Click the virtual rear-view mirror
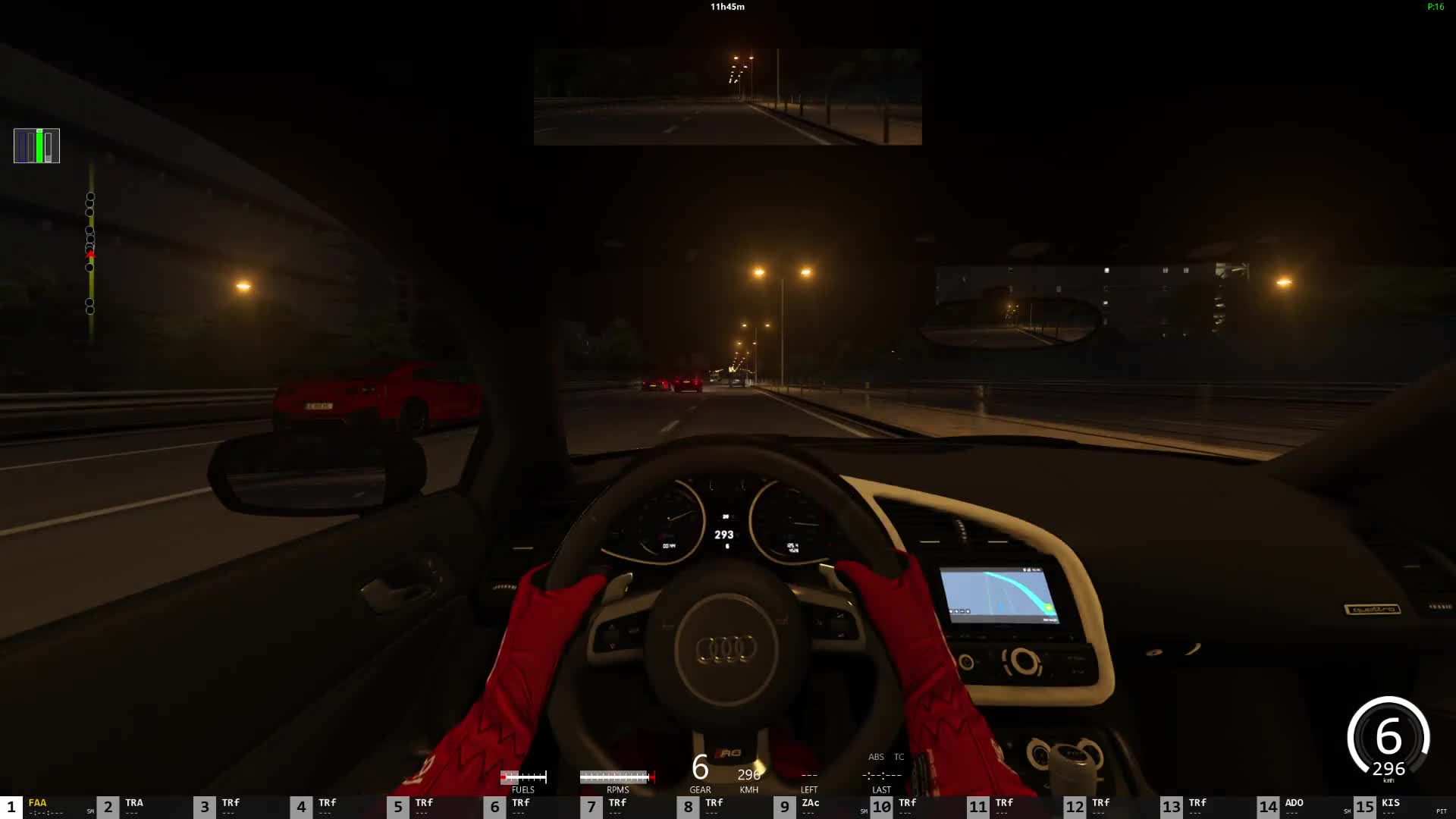The height and width of the screenshot is (819, 1456). tap(727, 96)
